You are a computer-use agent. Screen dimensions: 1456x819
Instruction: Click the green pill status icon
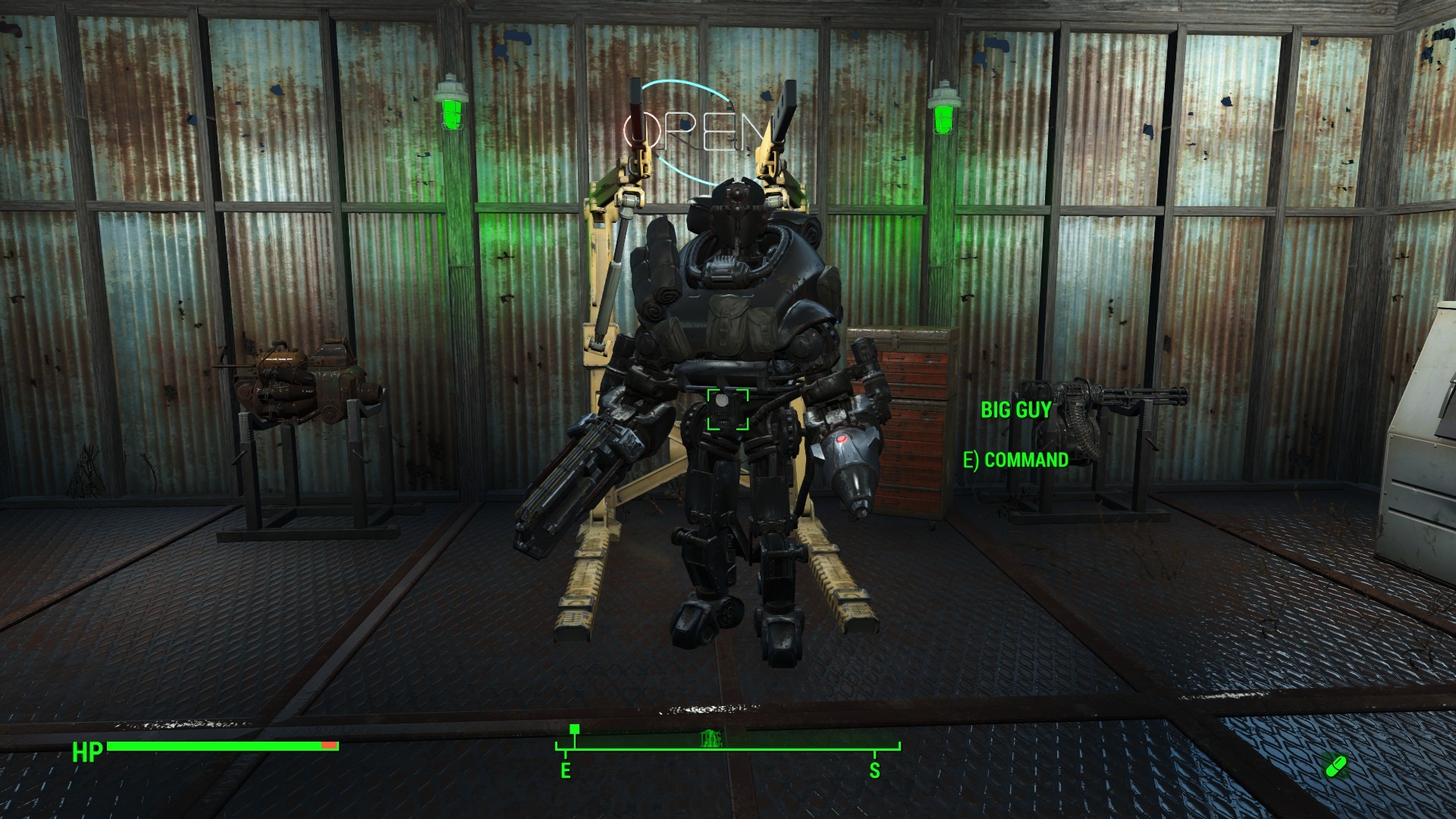pyautogui.click(x=1335, y=766)
